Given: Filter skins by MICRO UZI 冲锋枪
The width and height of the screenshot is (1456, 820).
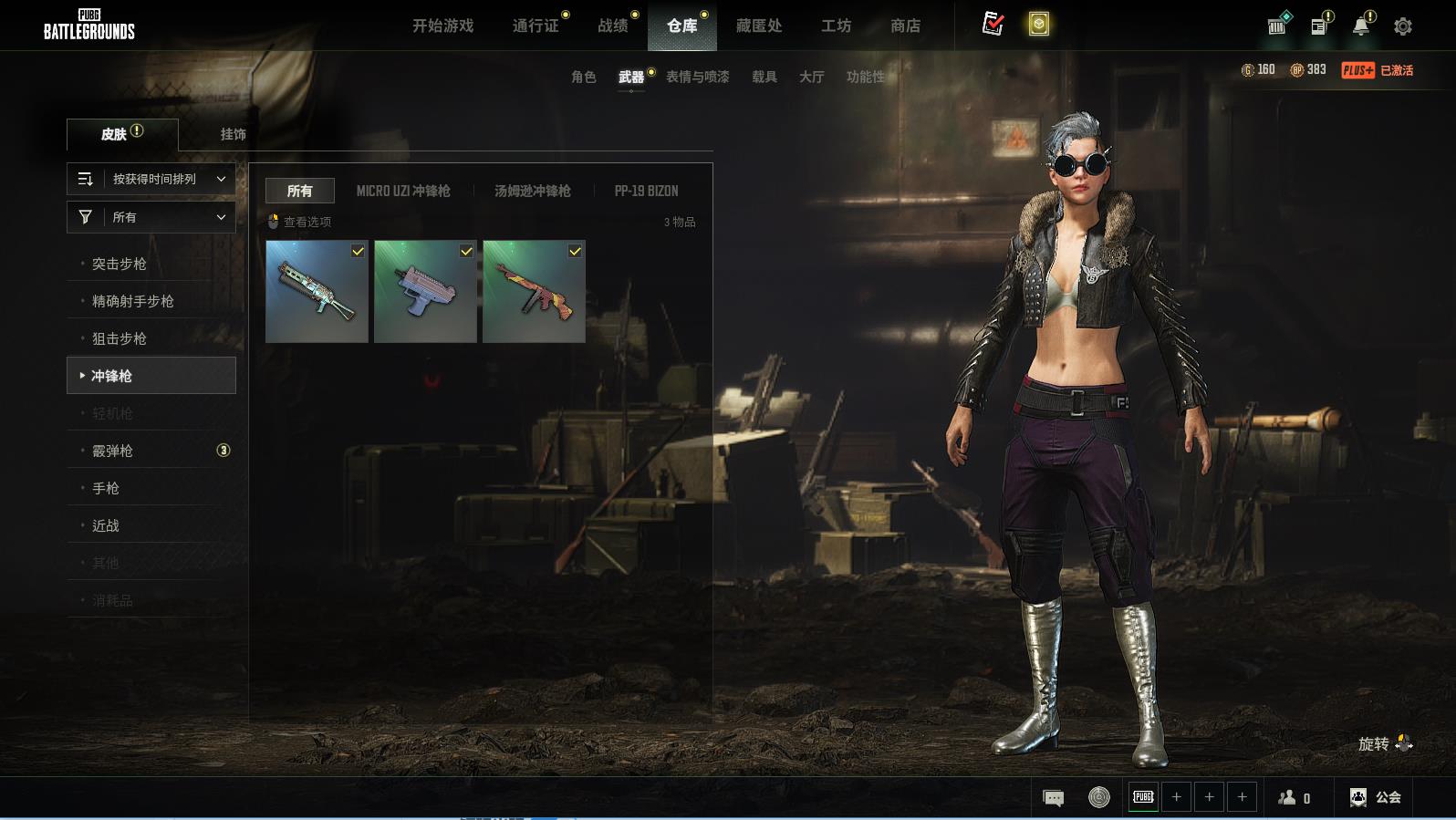Looking at the screenshot, I should (x=403, y=191).
